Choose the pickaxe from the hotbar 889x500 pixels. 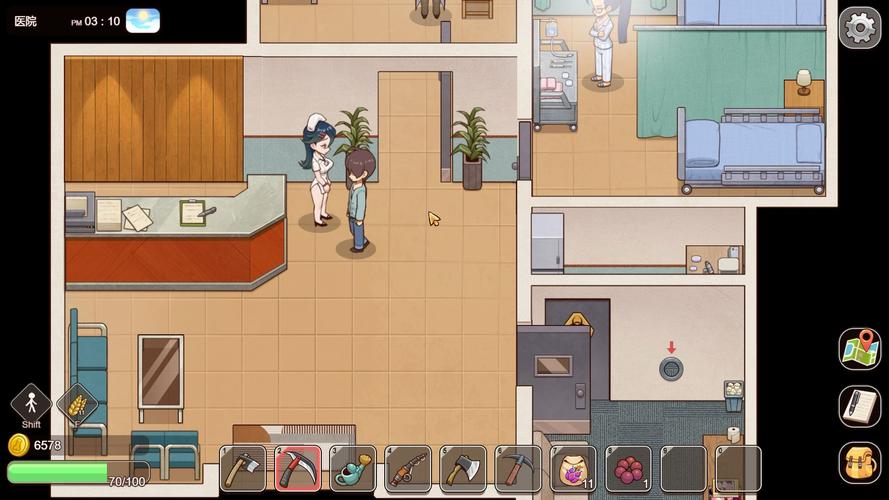[x=518, y=468]
